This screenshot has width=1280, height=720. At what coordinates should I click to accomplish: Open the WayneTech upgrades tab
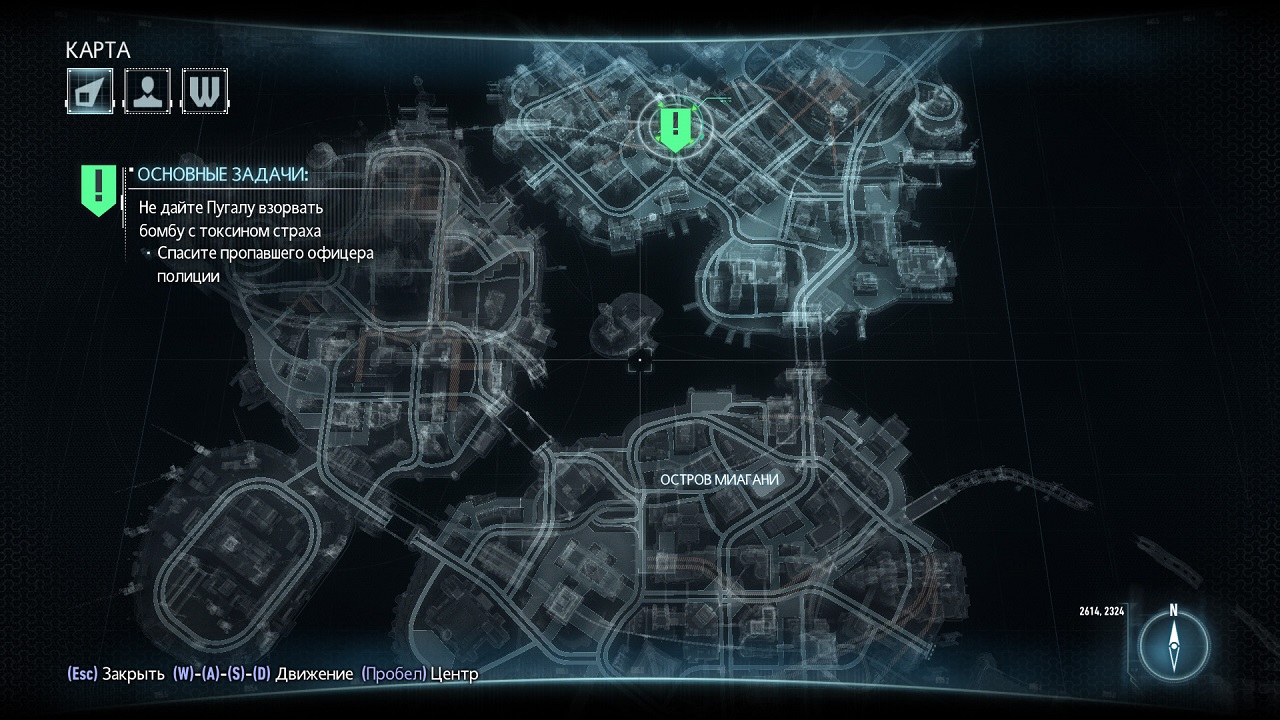[205, 91]
